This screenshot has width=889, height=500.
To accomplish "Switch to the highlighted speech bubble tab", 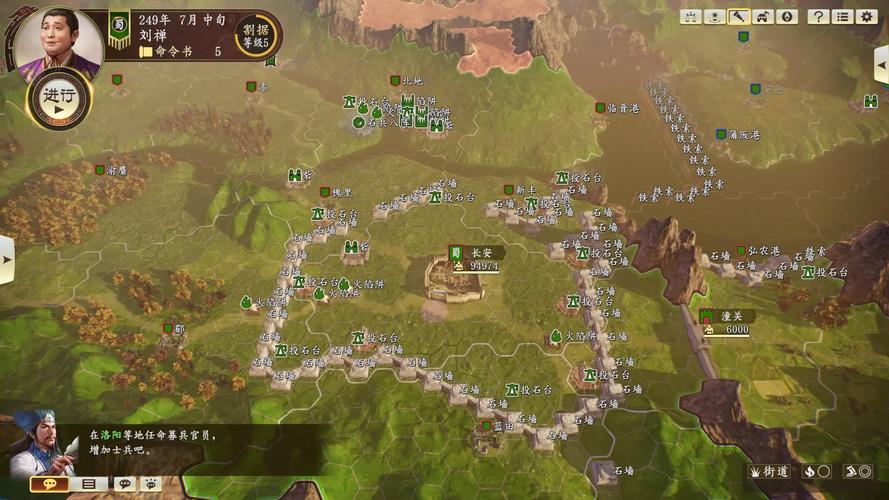I will coord(50,484).
